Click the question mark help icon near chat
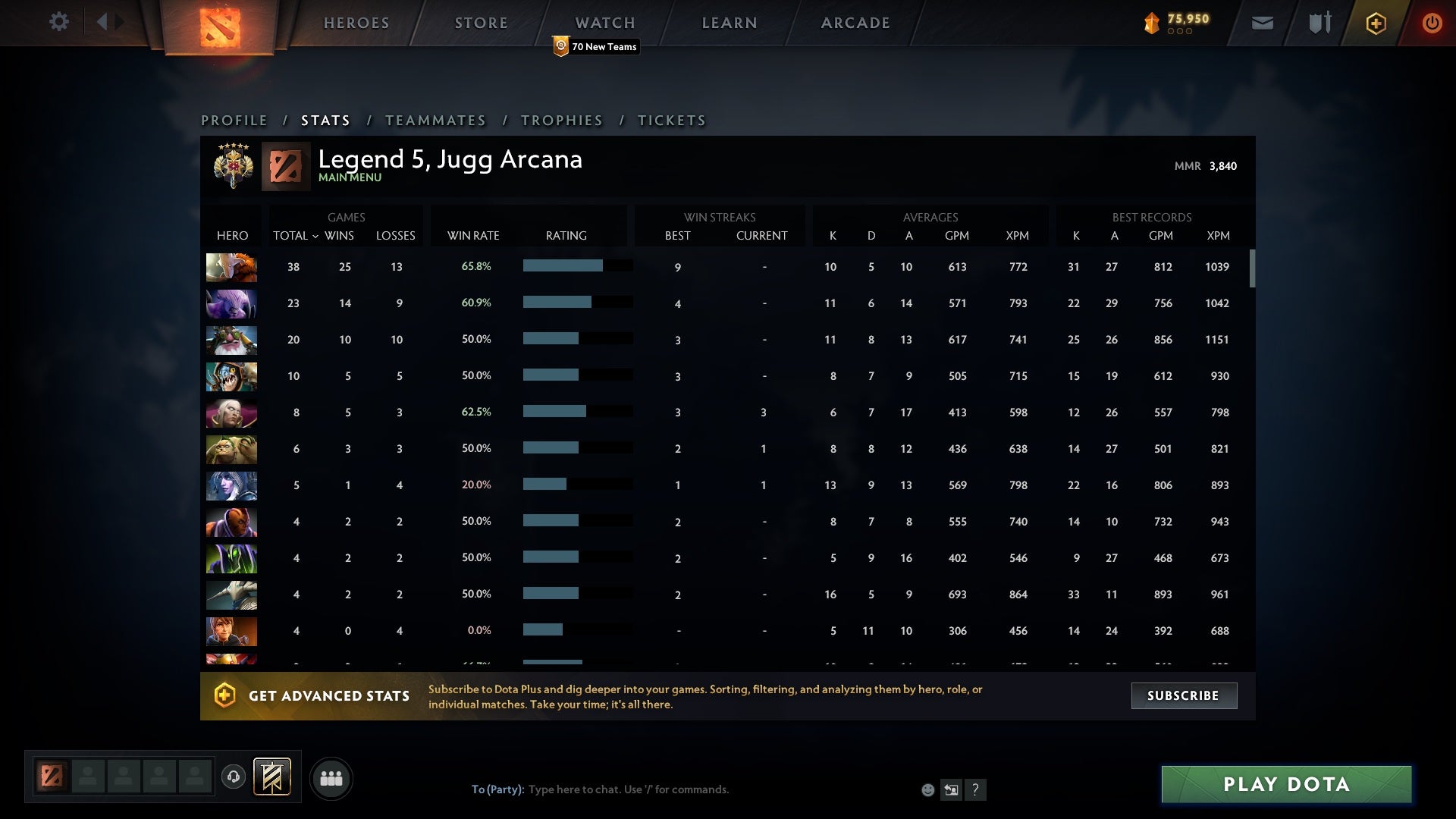 (x=975, y=789)
